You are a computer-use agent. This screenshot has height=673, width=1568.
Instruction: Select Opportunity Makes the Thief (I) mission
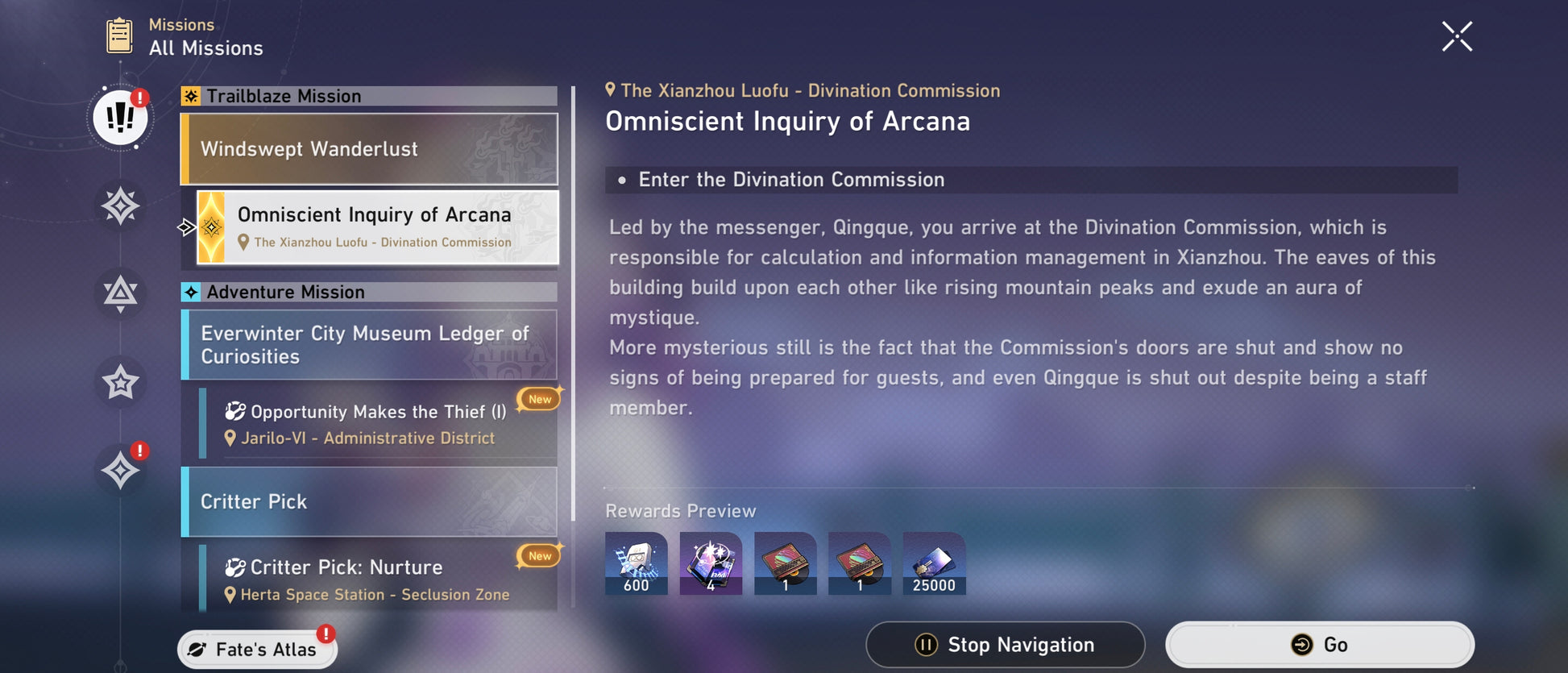[377, 424]
